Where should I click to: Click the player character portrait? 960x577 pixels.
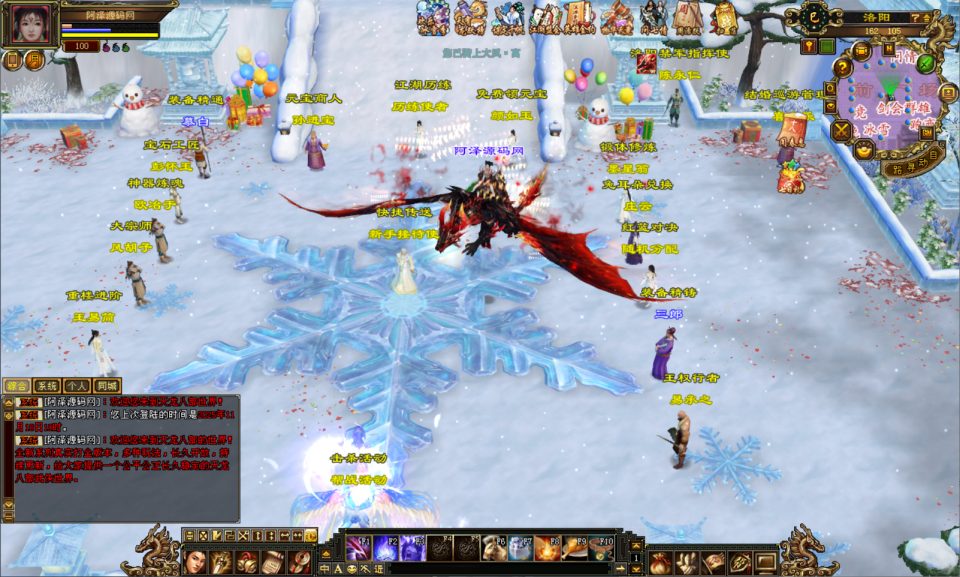30,24
